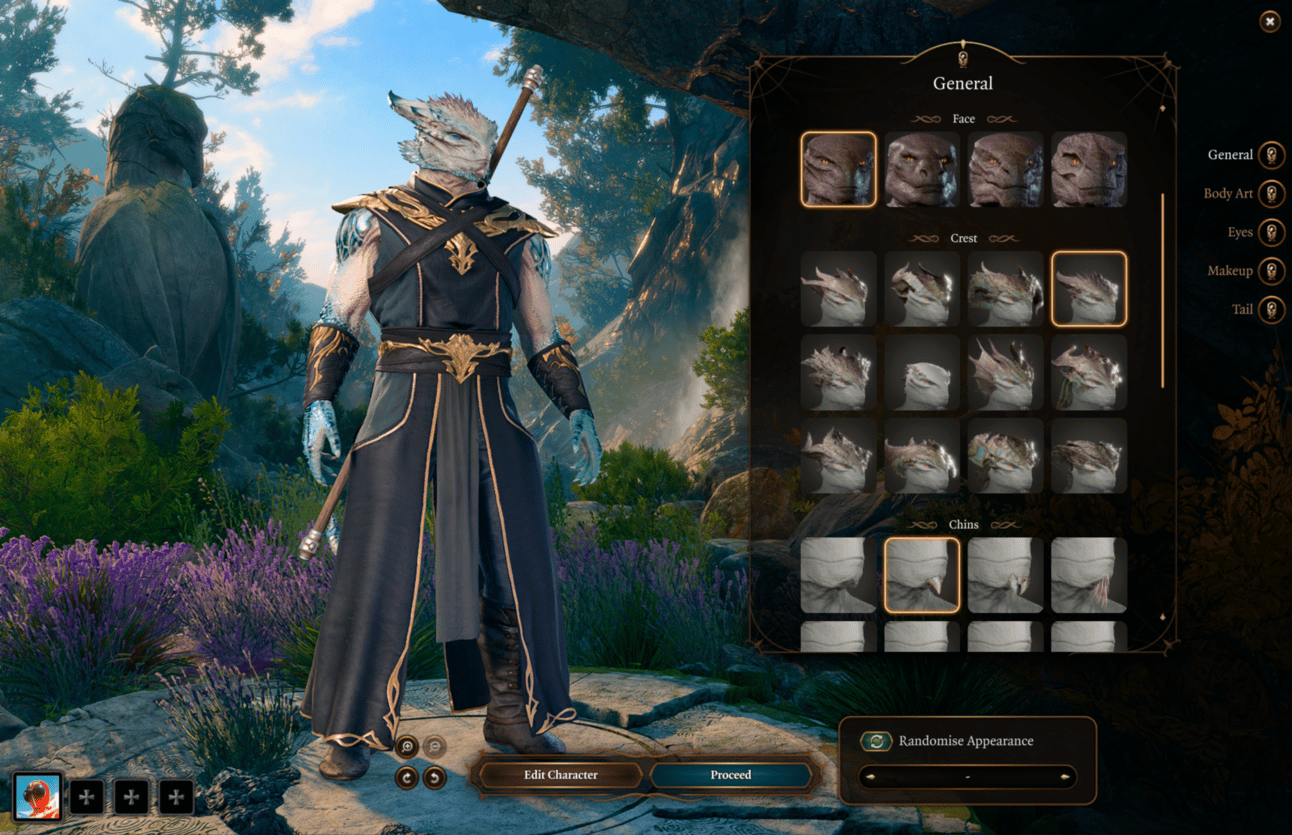Select the bald crestless head option

[x=922, y=372]
